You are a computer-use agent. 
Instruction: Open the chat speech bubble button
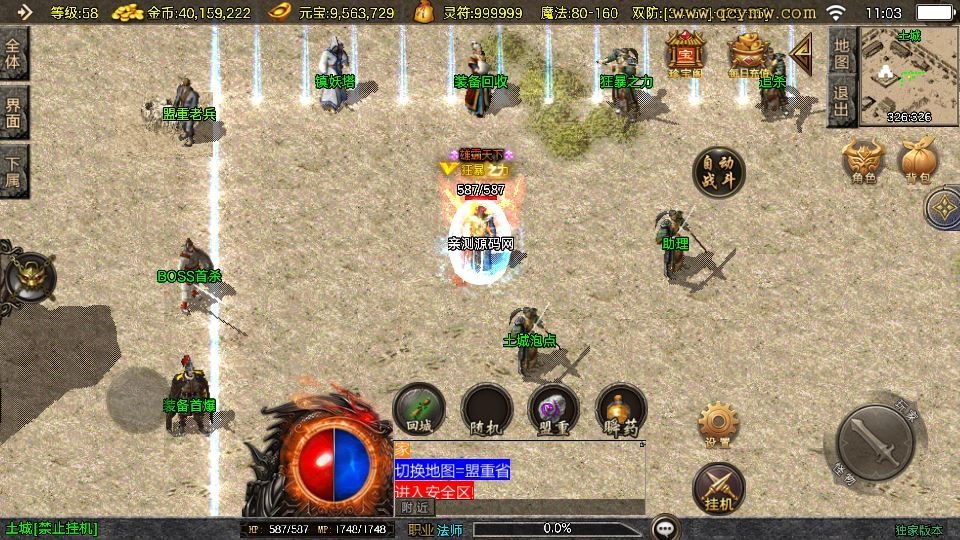click(665, 528)
